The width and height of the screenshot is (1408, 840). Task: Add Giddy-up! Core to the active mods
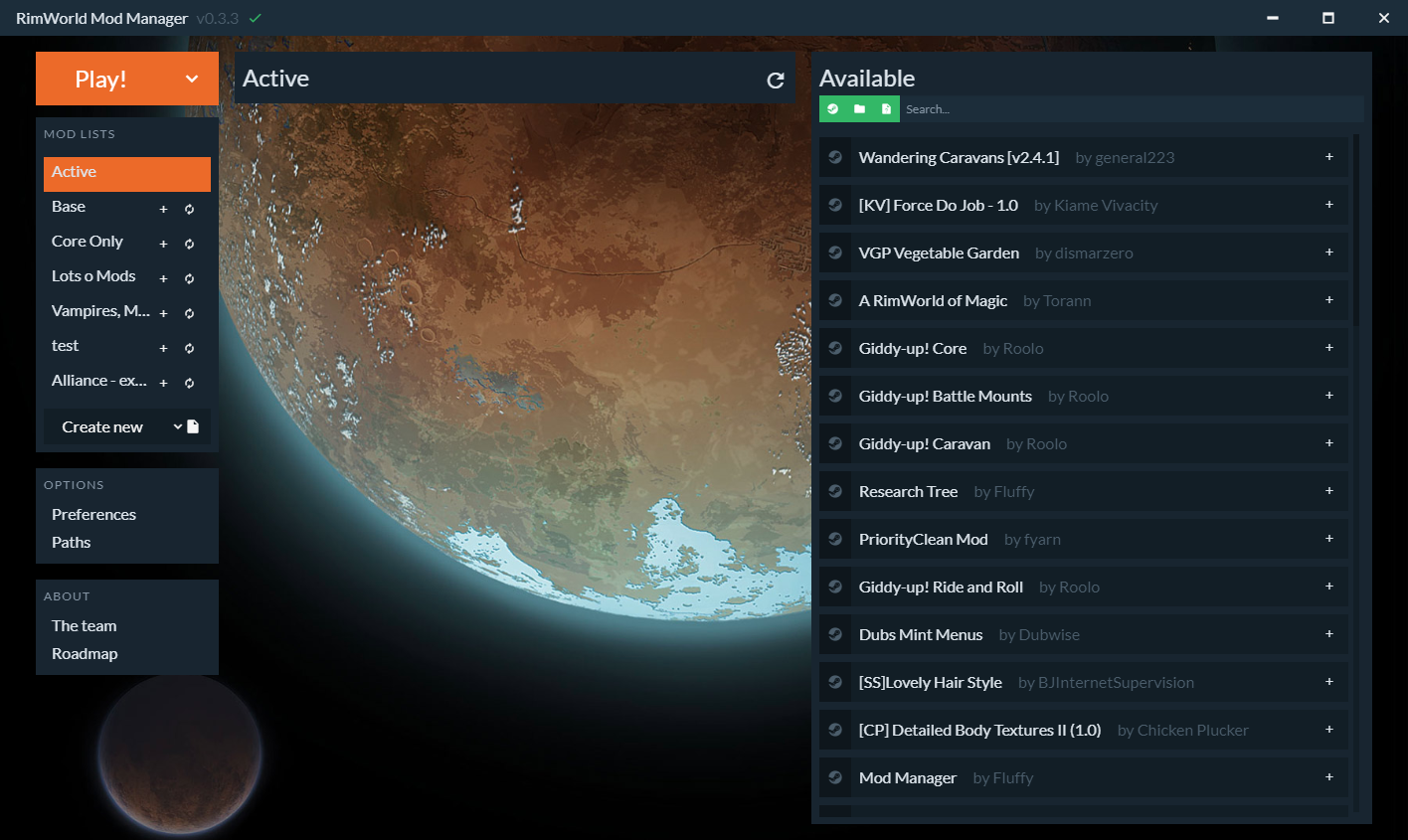click(x=1329, y=347)
